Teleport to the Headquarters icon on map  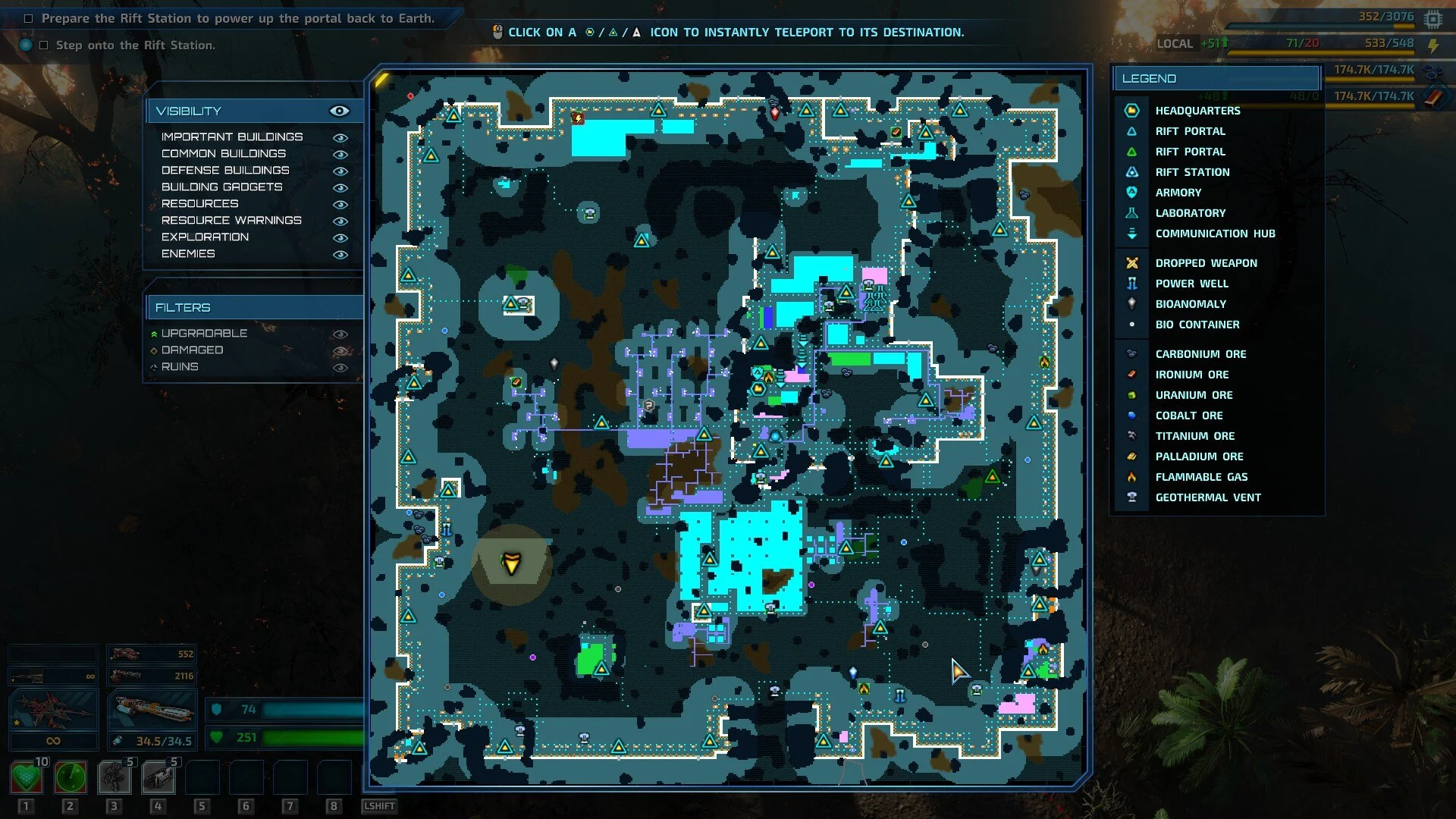pos(758,389)
